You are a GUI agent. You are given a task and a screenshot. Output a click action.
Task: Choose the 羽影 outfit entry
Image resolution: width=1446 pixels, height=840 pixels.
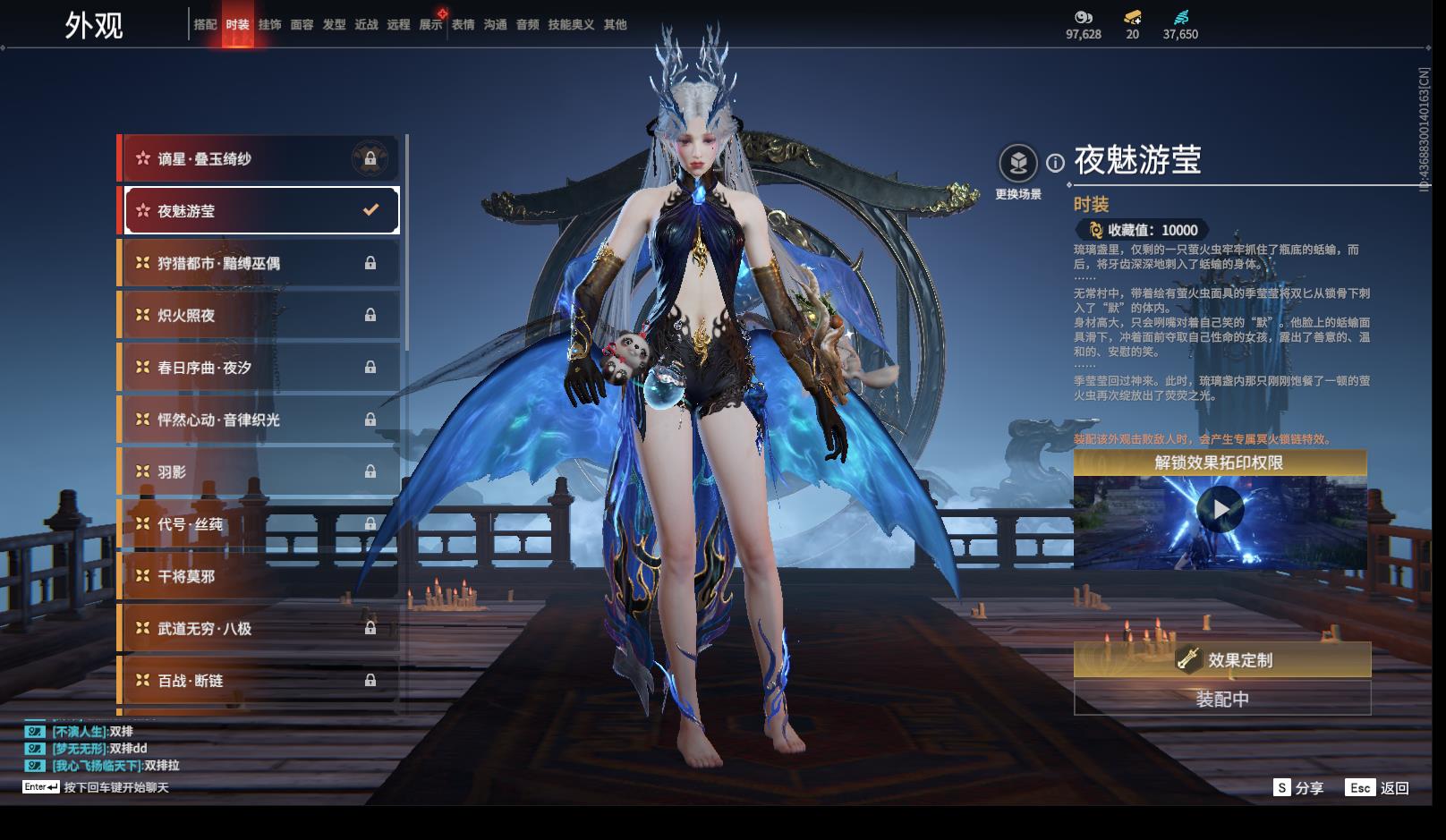(x=259, y=471)
